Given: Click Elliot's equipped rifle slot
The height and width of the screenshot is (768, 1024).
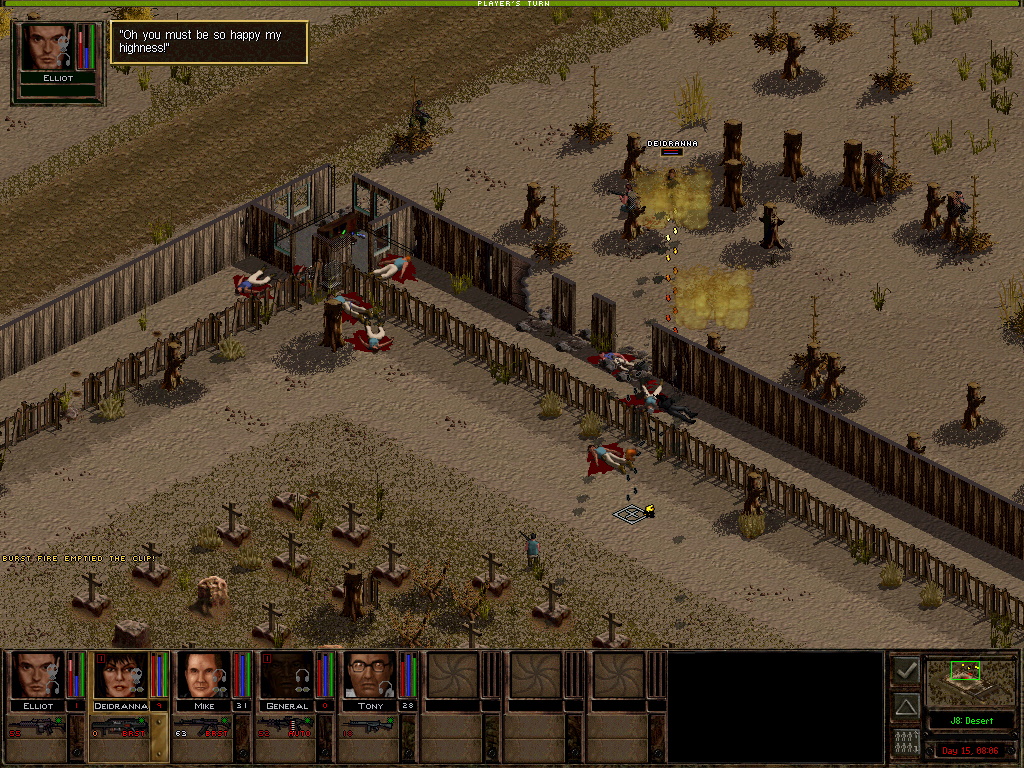Looking at the screenshot, I should (38, 727).
